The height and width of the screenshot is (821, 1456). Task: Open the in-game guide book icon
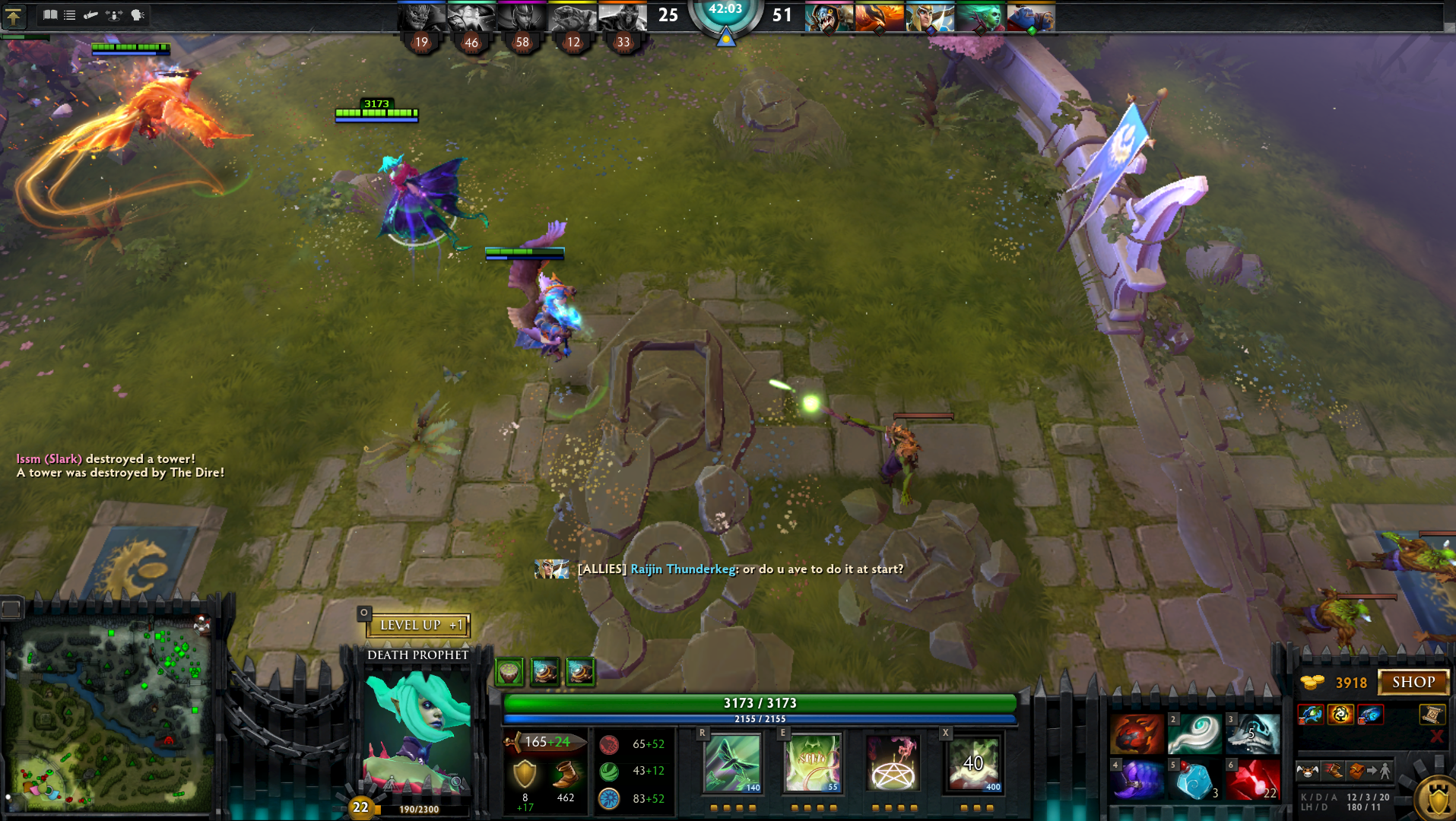point(49,14)
